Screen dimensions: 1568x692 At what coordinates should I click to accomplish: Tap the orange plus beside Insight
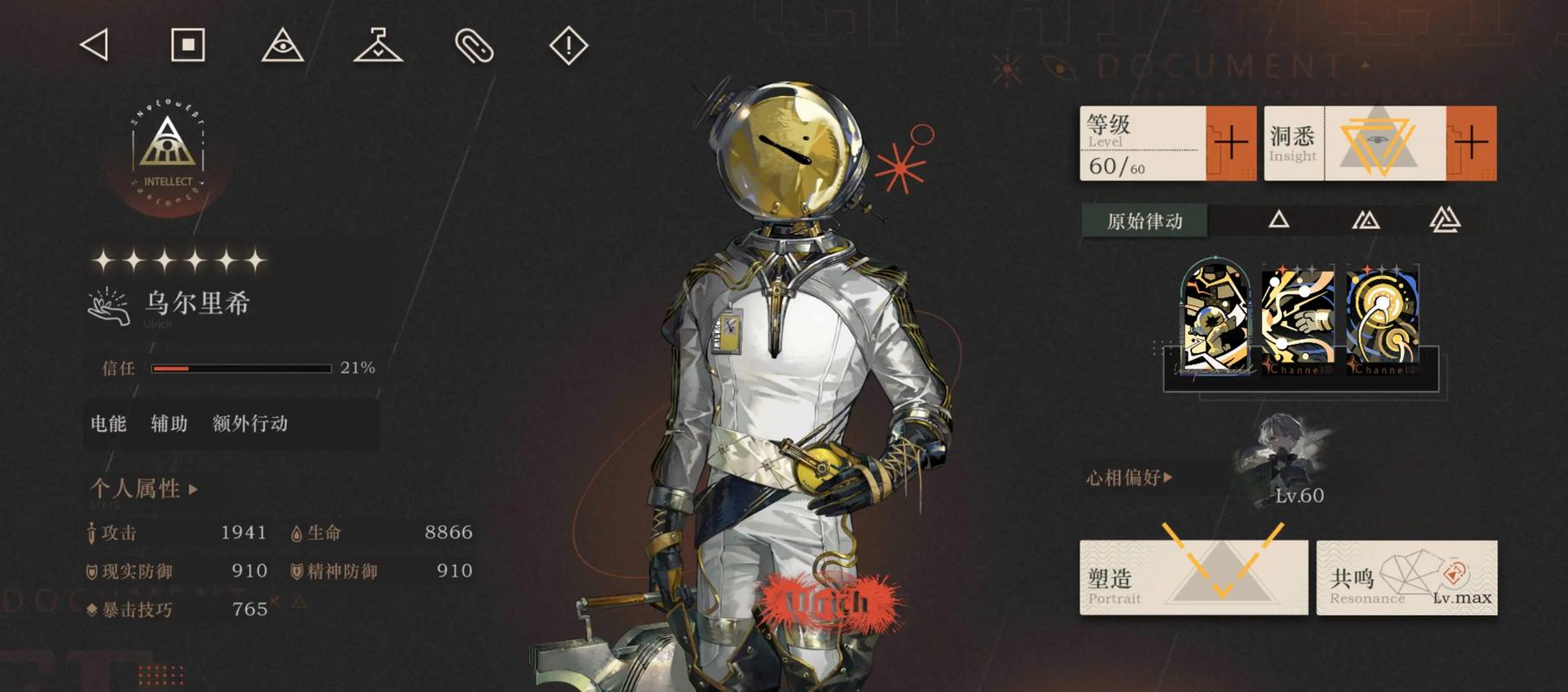[1471, 143]
